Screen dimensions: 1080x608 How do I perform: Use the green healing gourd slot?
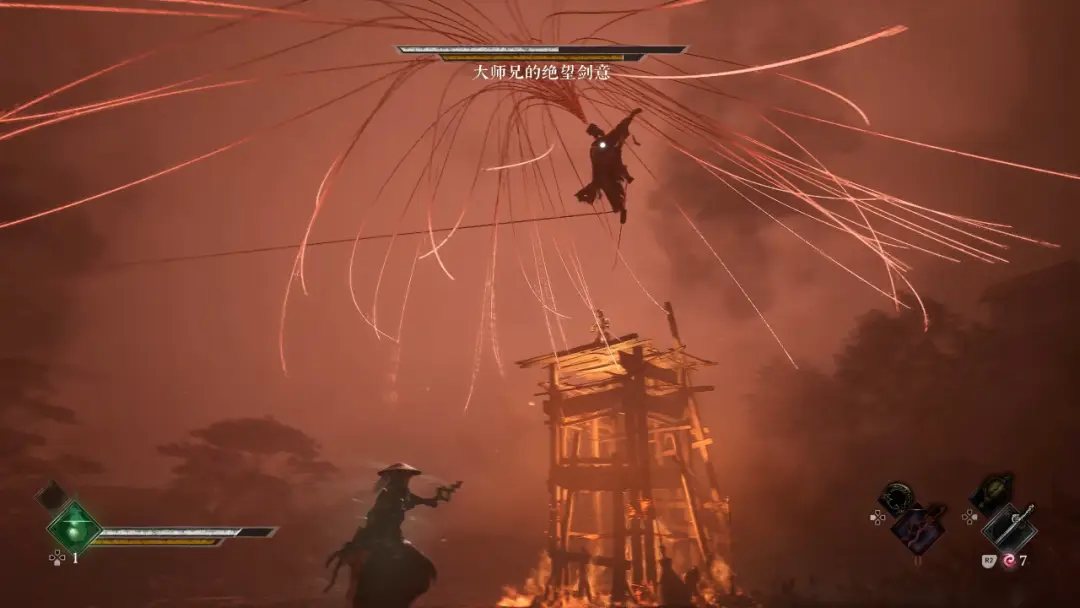(74, 525)
